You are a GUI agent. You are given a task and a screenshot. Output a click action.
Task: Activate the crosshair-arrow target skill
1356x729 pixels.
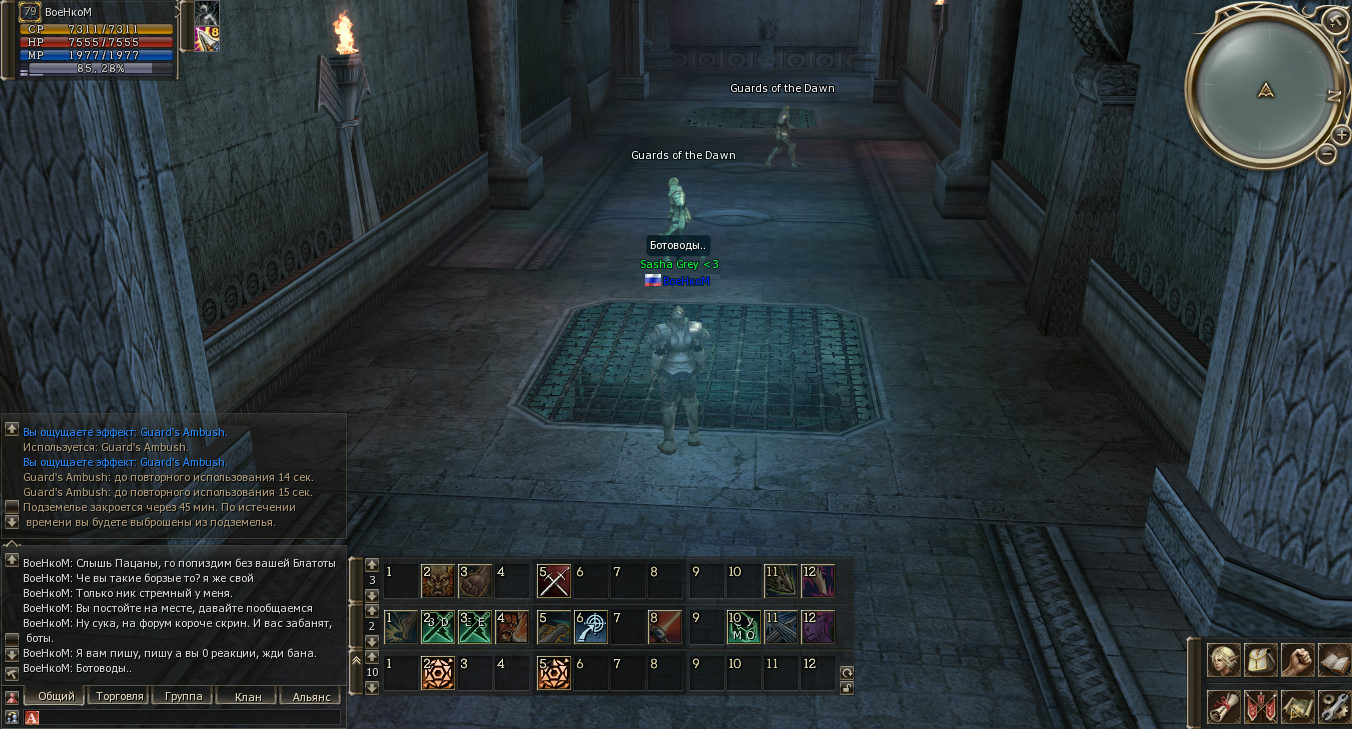coord(591,627)
